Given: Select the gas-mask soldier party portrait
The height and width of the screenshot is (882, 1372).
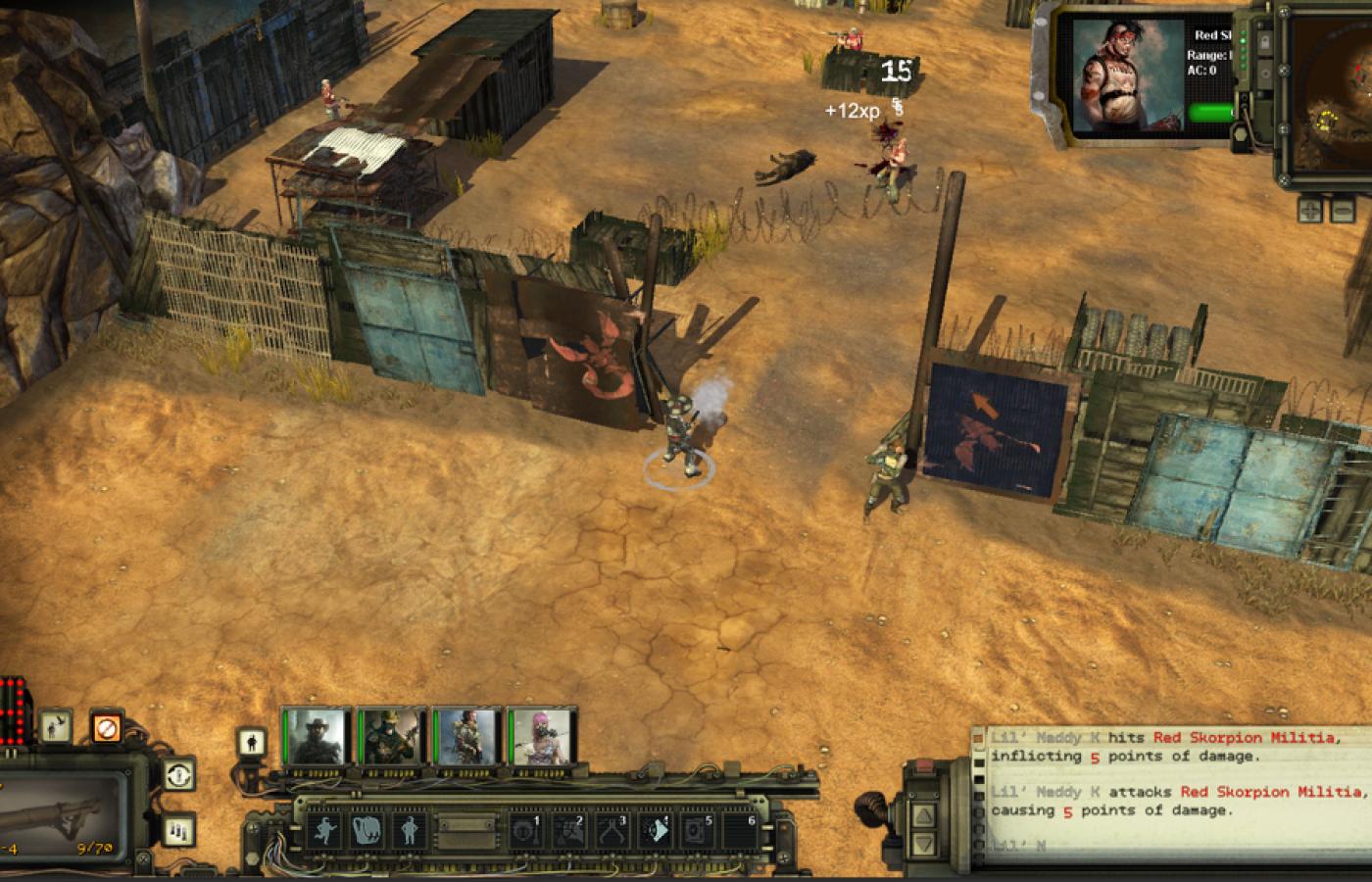Looking at the screenshot, I should (x=391, y=736).
